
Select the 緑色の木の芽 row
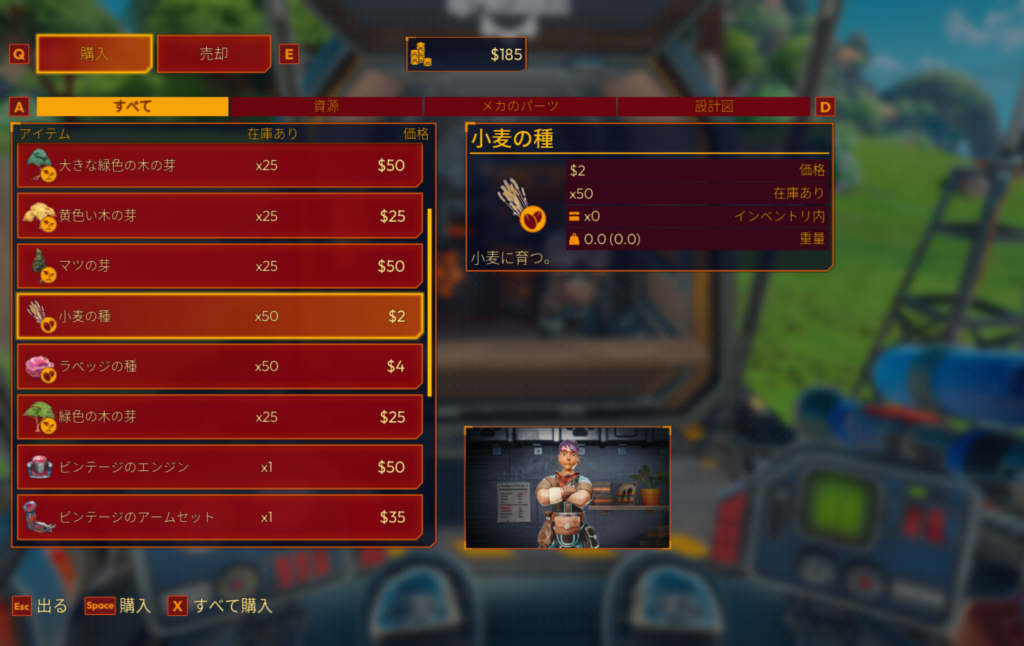(x=220, y=417)
